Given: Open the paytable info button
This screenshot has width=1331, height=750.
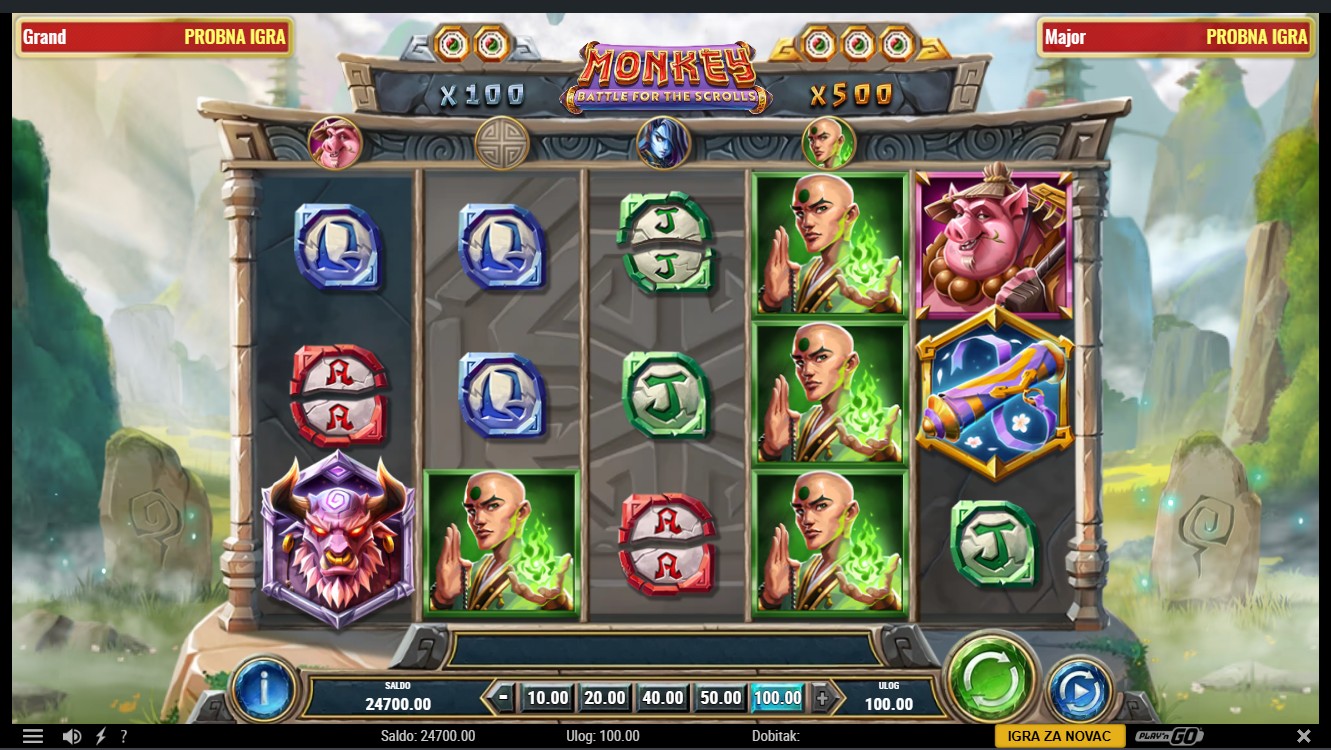Looking at the screenshot, I should (264, 689).
